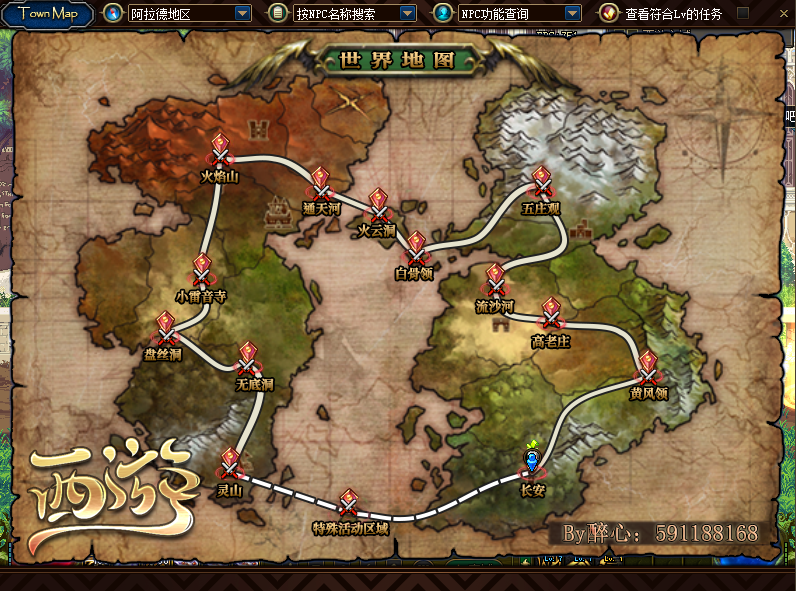
Task: Select the 火焰山 map marker
Action: tap(220, 152)
